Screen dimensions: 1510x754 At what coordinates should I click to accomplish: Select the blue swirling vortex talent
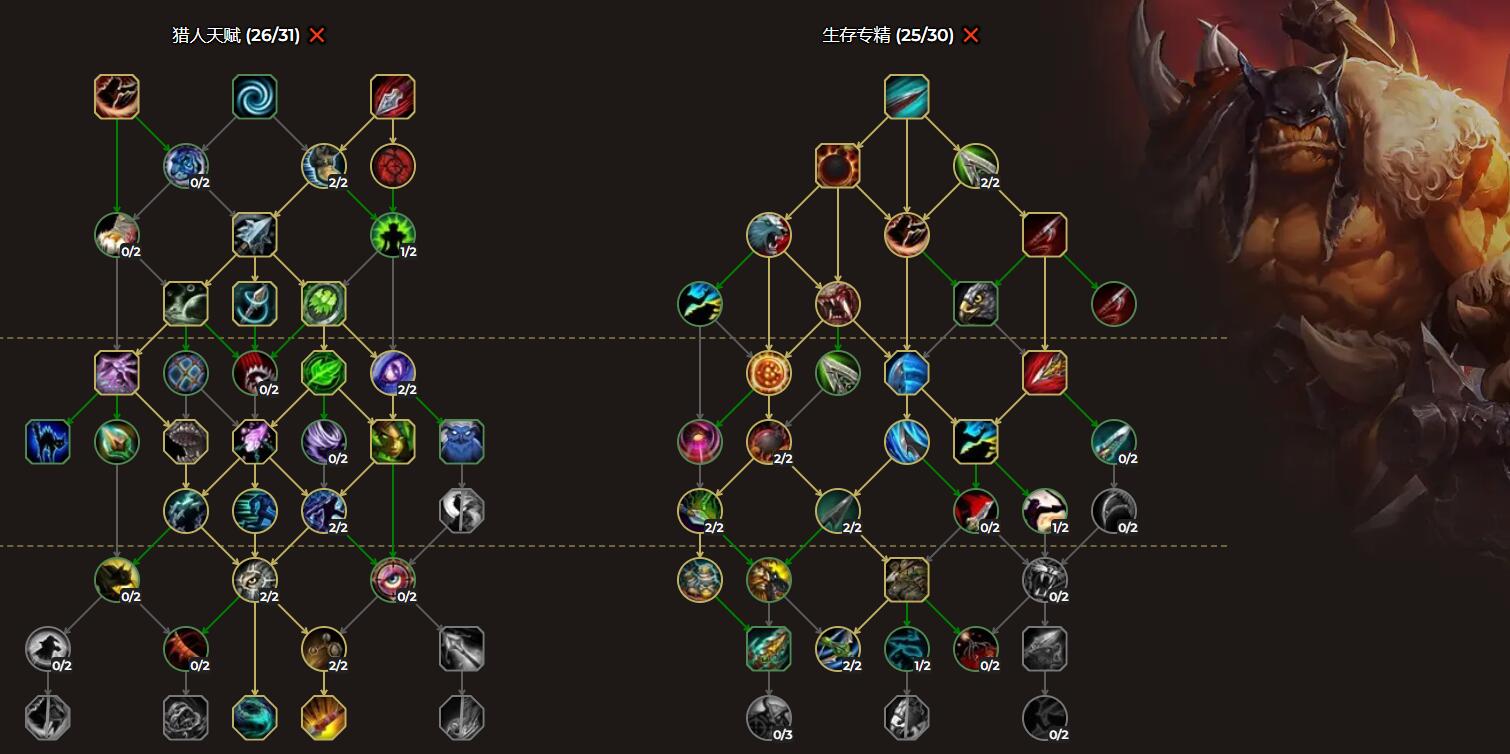255,97
